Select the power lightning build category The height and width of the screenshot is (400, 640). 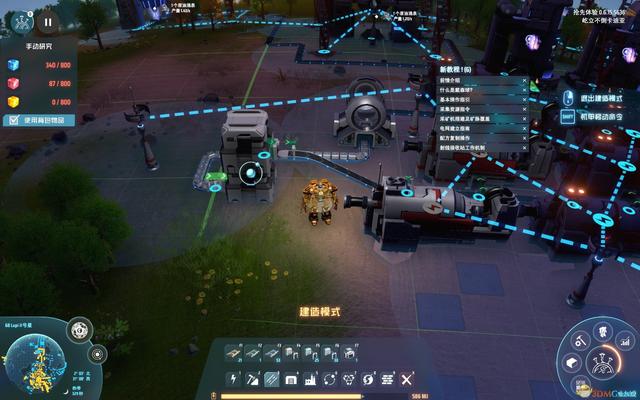[232, 380]
